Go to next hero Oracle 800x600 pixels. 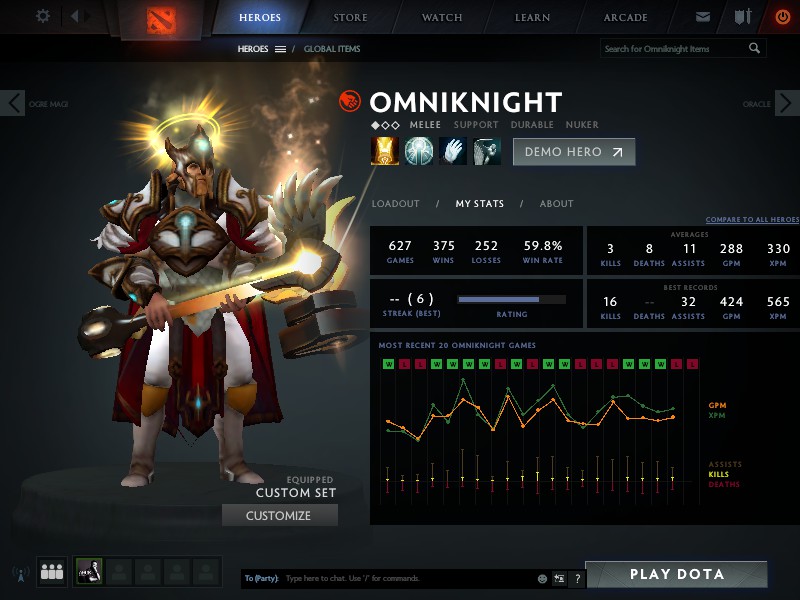[x=786, y=103]
